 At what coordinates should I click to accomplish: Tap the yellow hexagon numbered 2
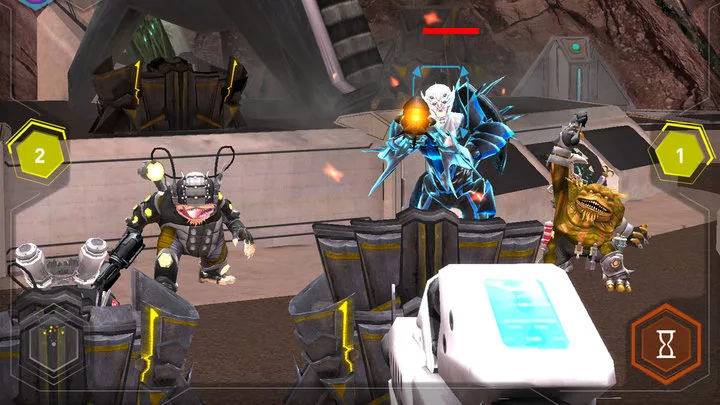[x=39, y=155]
